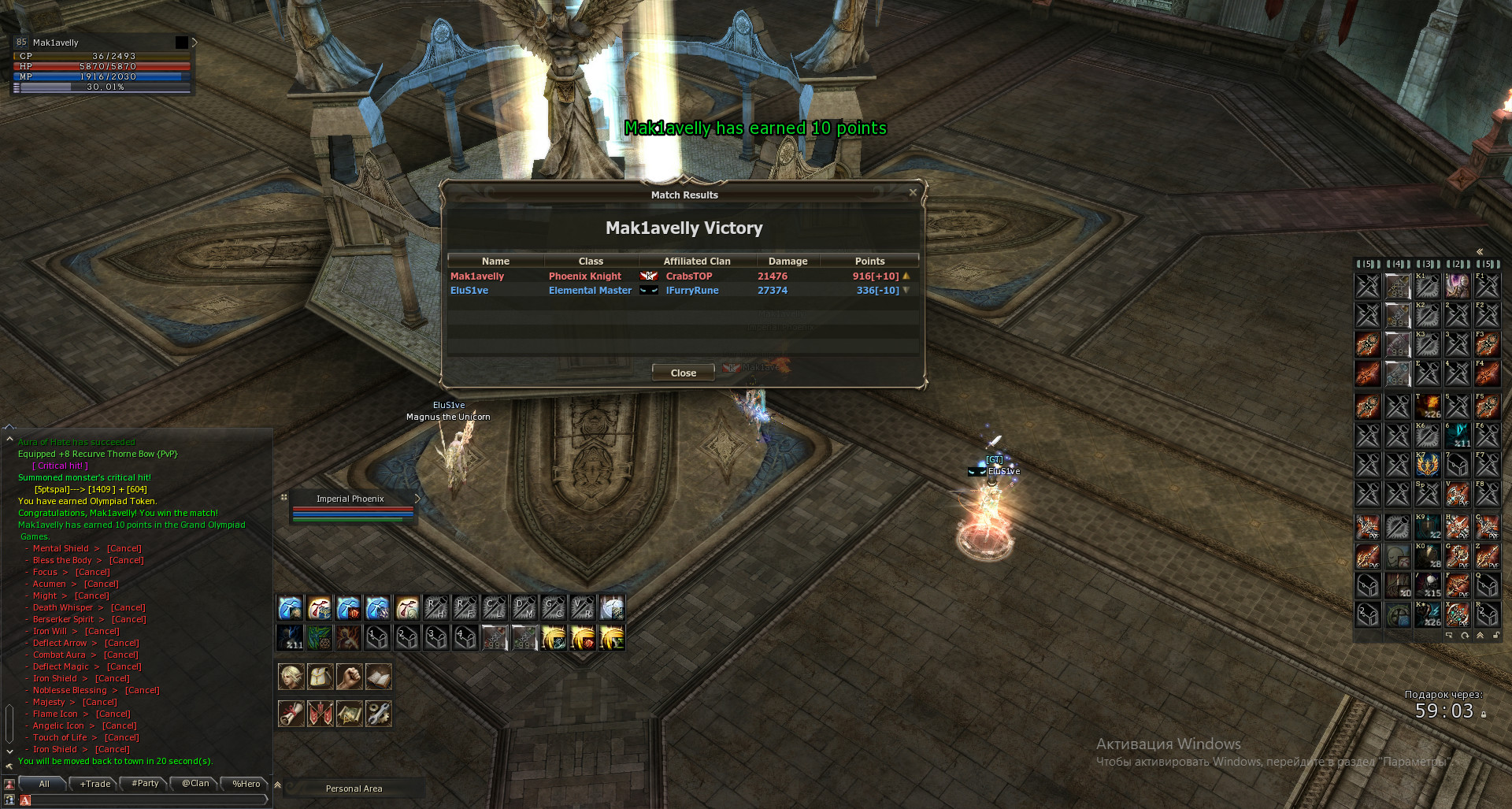Open the quest scroll icon
Viewport: 1512px width, 809px height.
click(291, 714)
